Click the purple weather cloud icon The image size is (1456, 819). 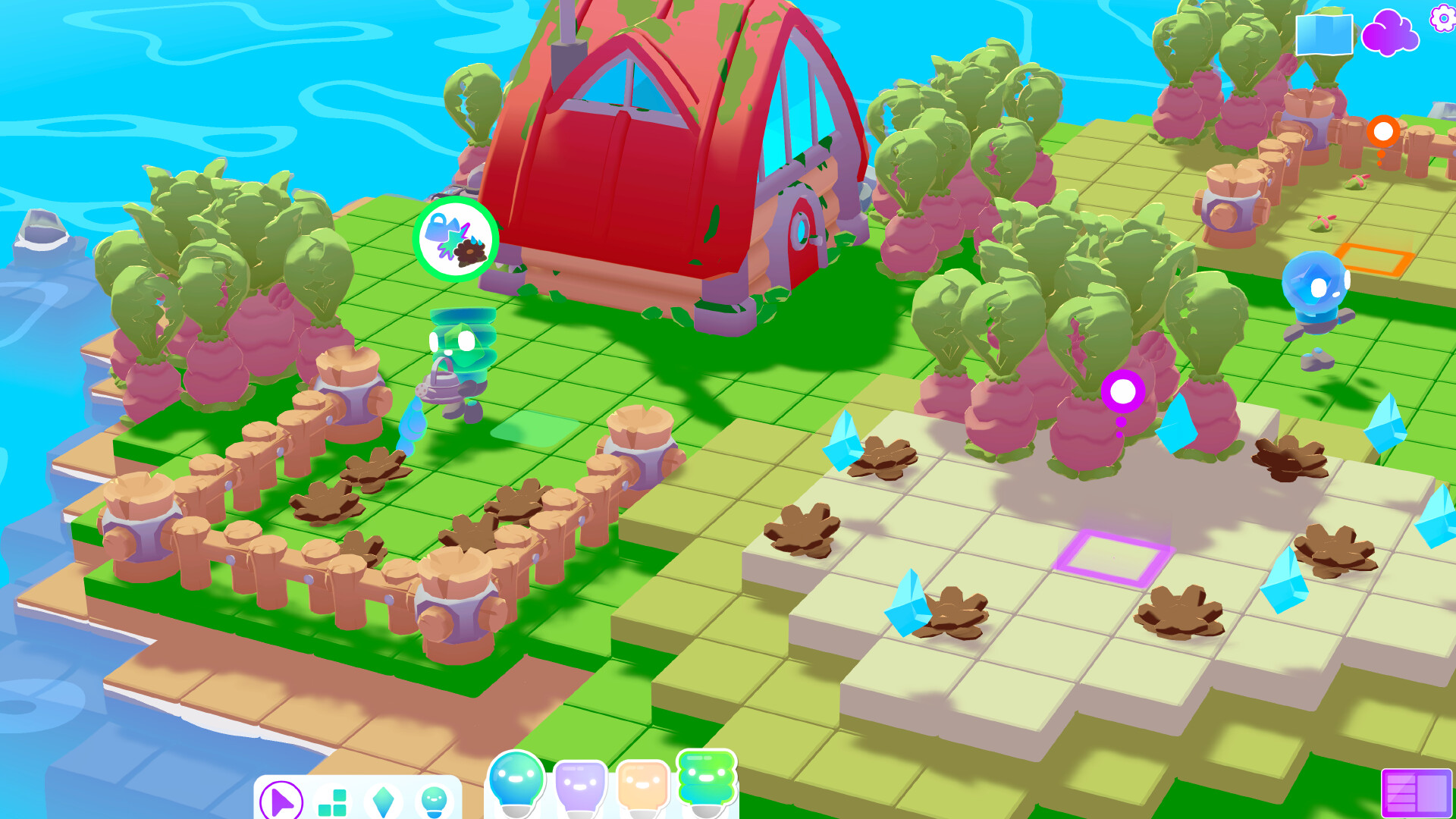1392,33
